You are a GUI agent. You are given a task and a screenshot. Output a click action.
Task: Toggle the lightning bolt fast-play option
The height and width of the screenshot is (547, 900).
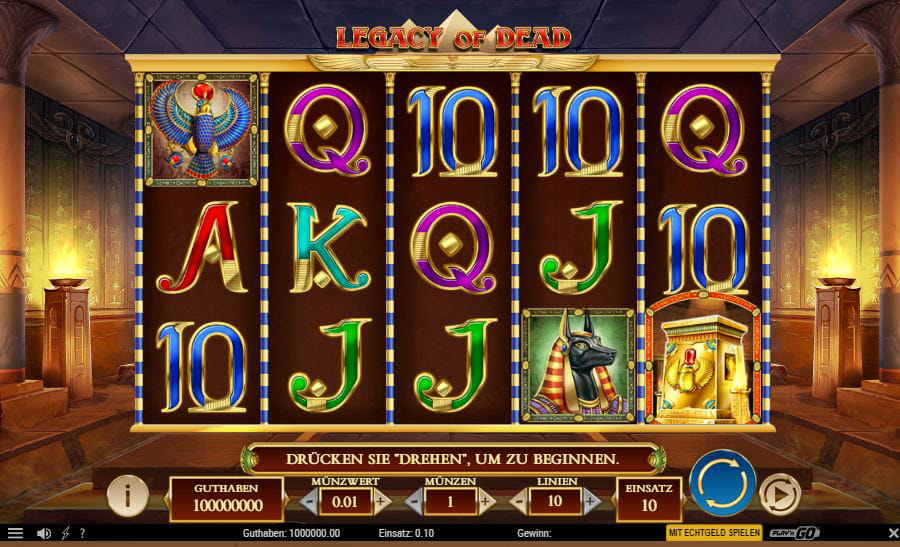(66, 533)
